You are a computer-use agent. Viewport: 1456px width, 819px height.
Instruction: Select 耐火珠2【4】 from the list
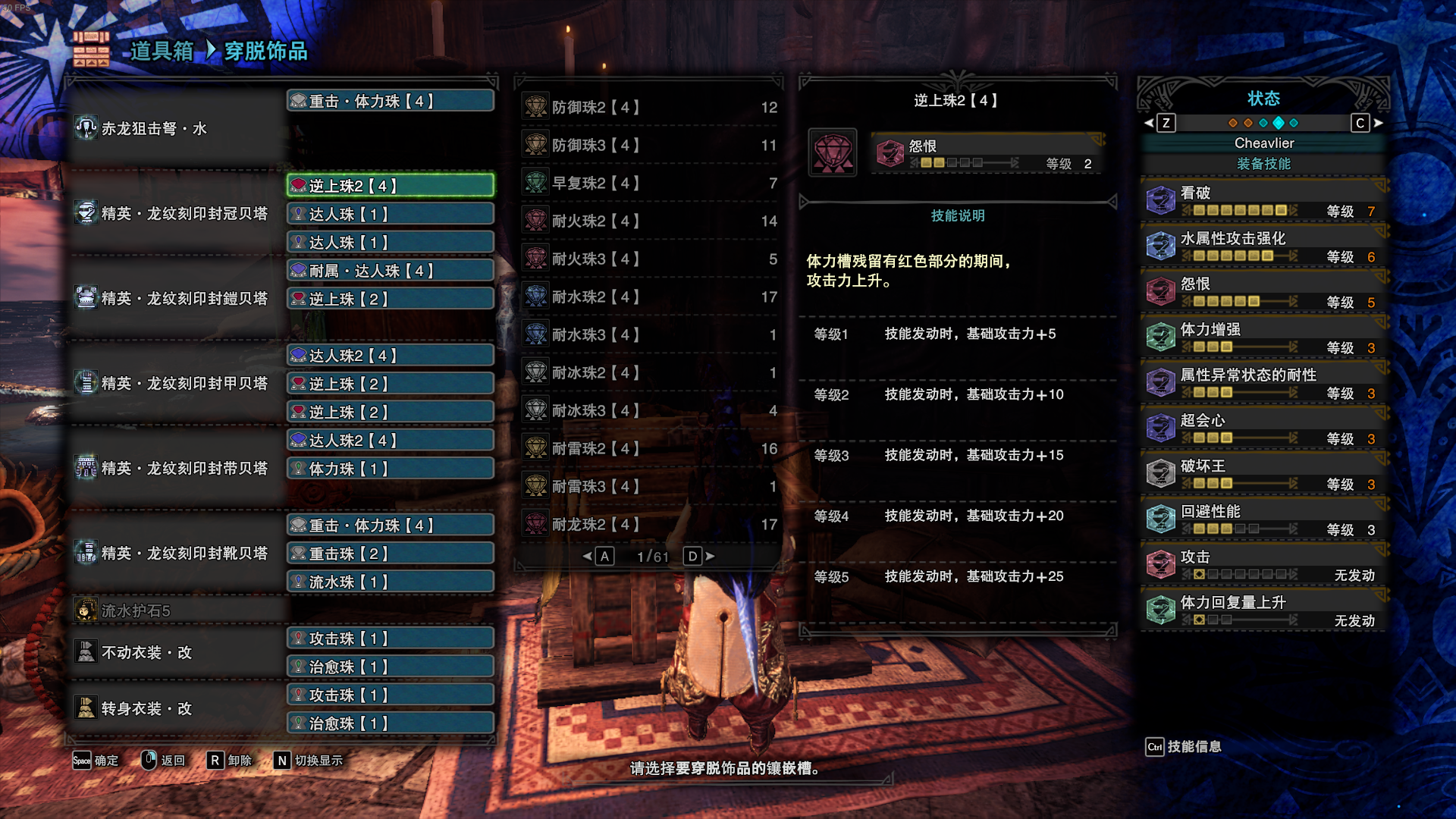coord(650,221)
